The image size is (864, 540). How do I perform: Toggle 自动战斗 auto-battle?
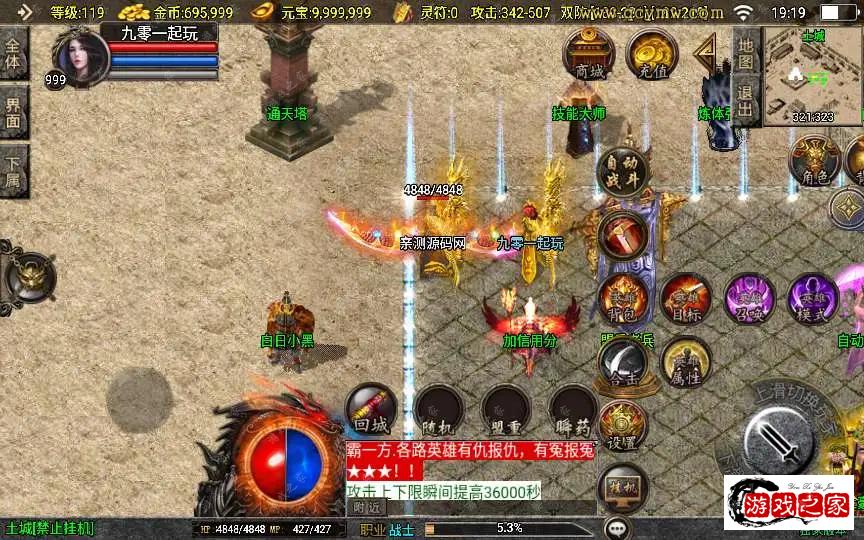pos(622,172)
